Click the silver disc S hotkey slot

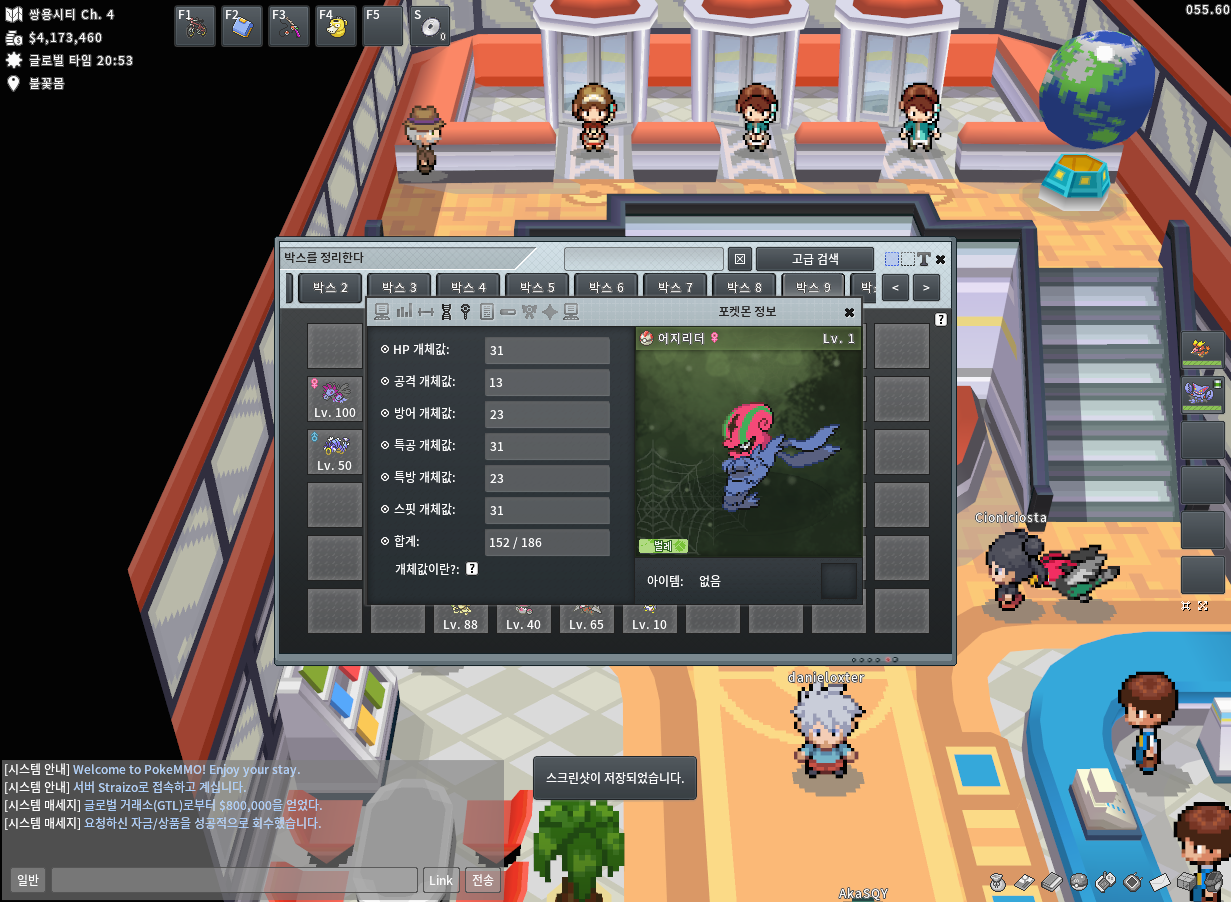click(x=430, y=26)
